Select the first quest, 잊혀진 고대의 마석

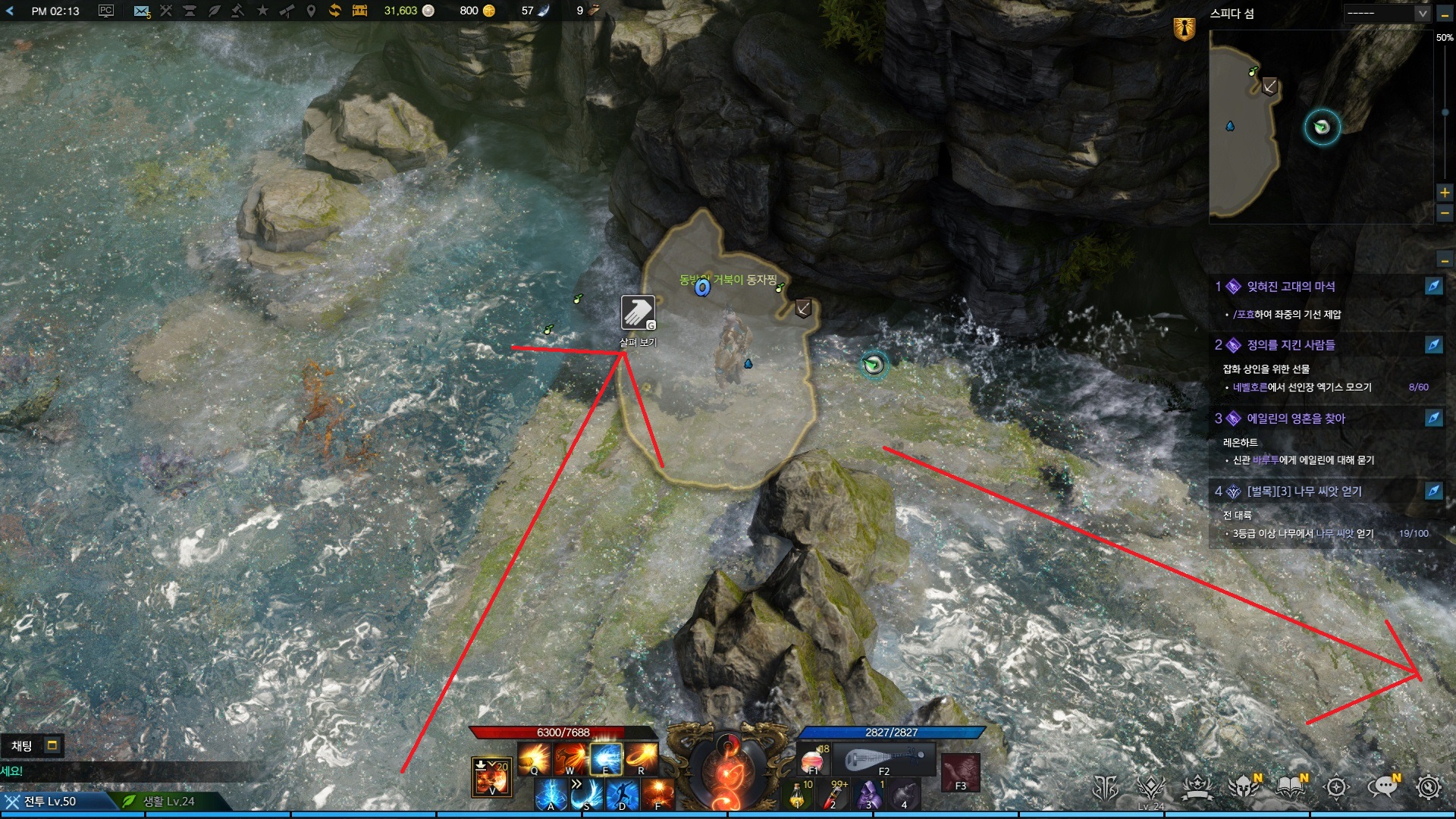pos(1291,287)
